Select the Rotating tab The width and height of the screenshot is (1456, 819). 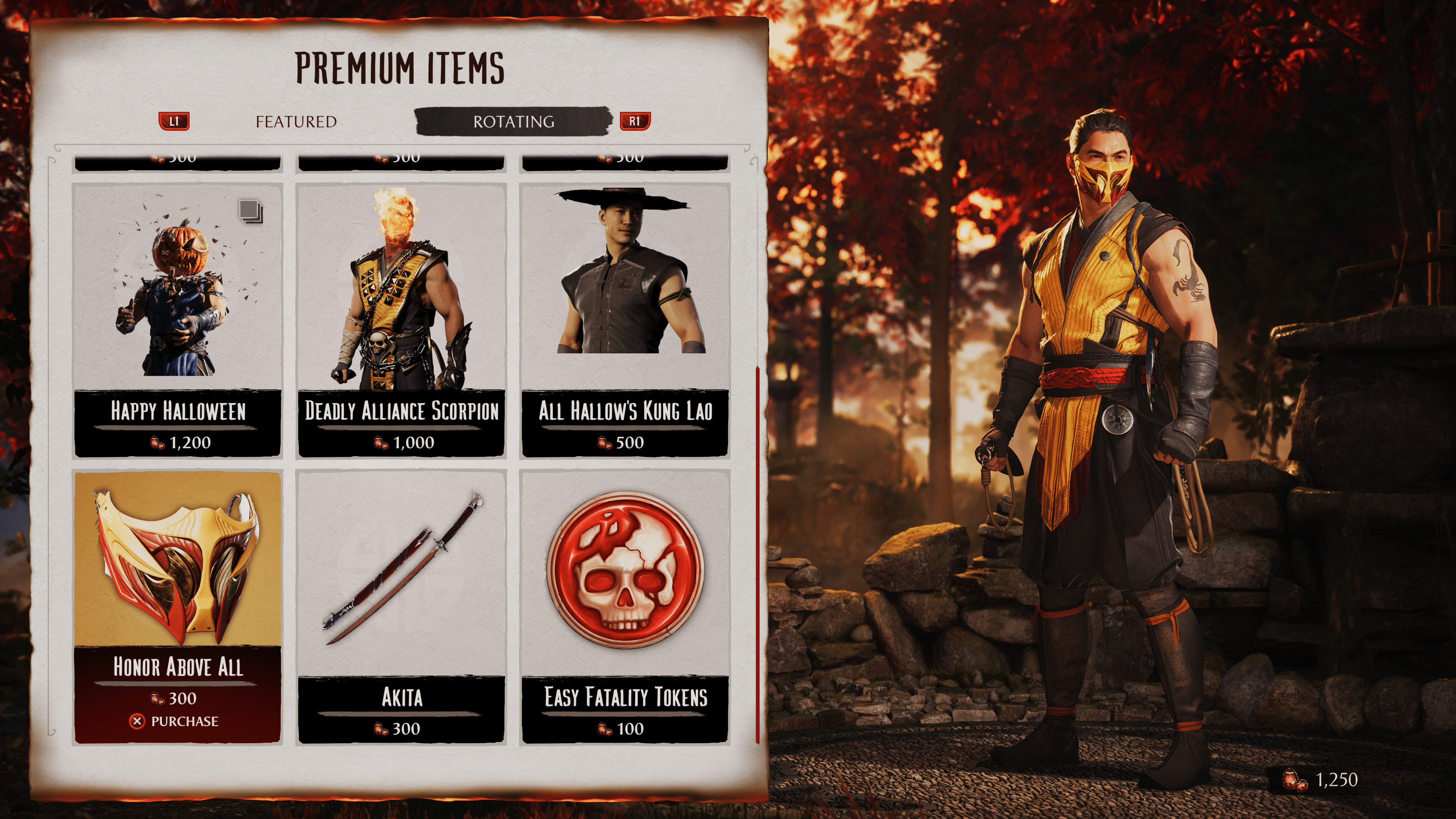(x=513, y=121)
